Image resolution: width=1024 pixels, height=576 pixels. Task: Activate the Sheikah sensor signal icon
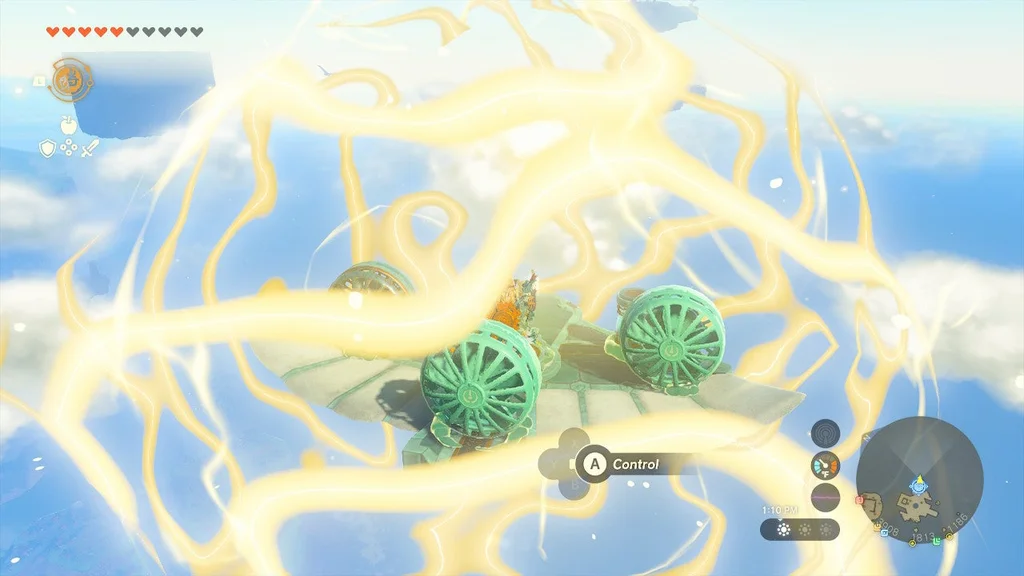click(x=825, y=432)
